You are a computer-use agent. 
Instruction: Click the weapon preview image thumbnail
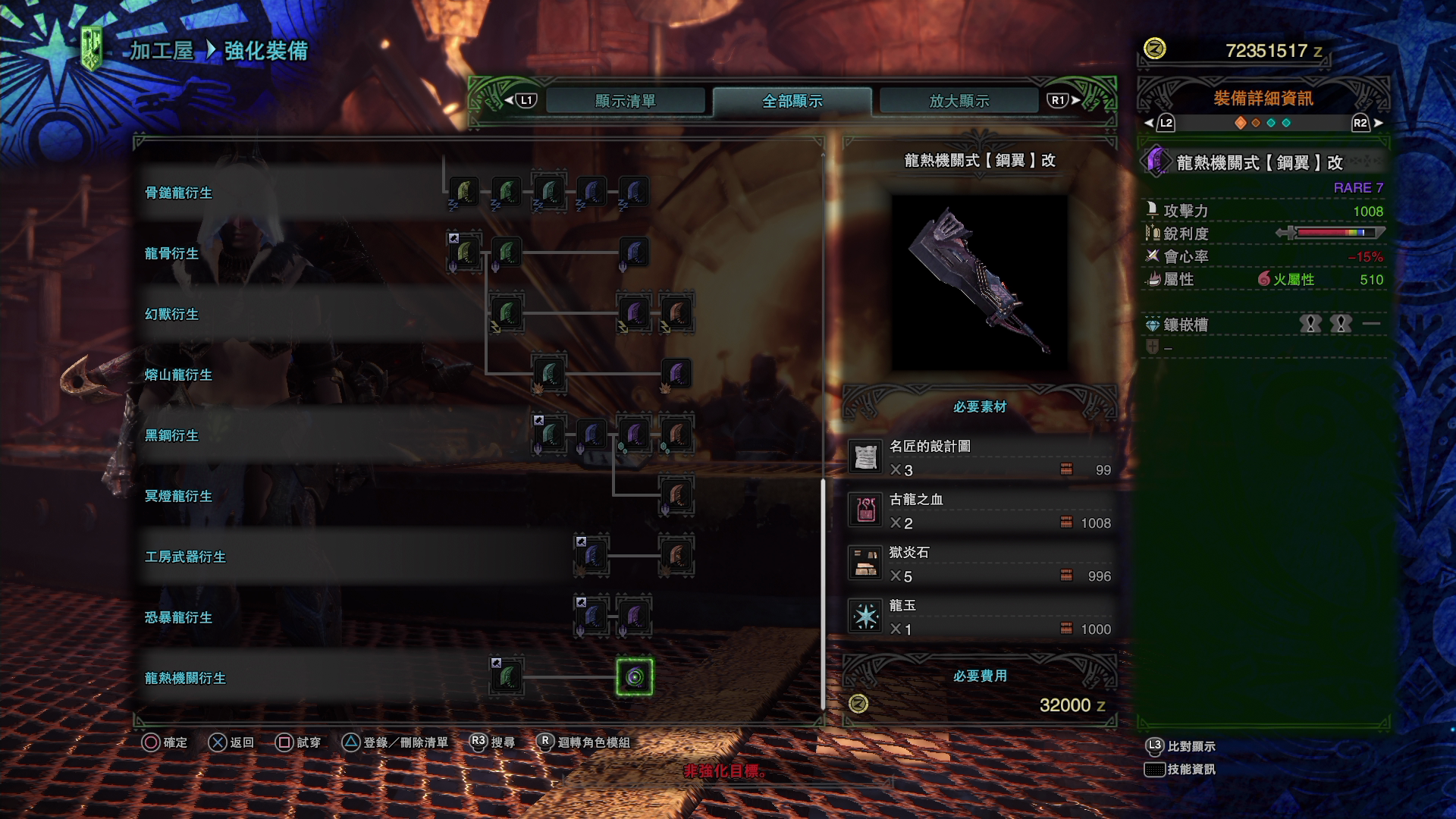[x=979, y=282]
